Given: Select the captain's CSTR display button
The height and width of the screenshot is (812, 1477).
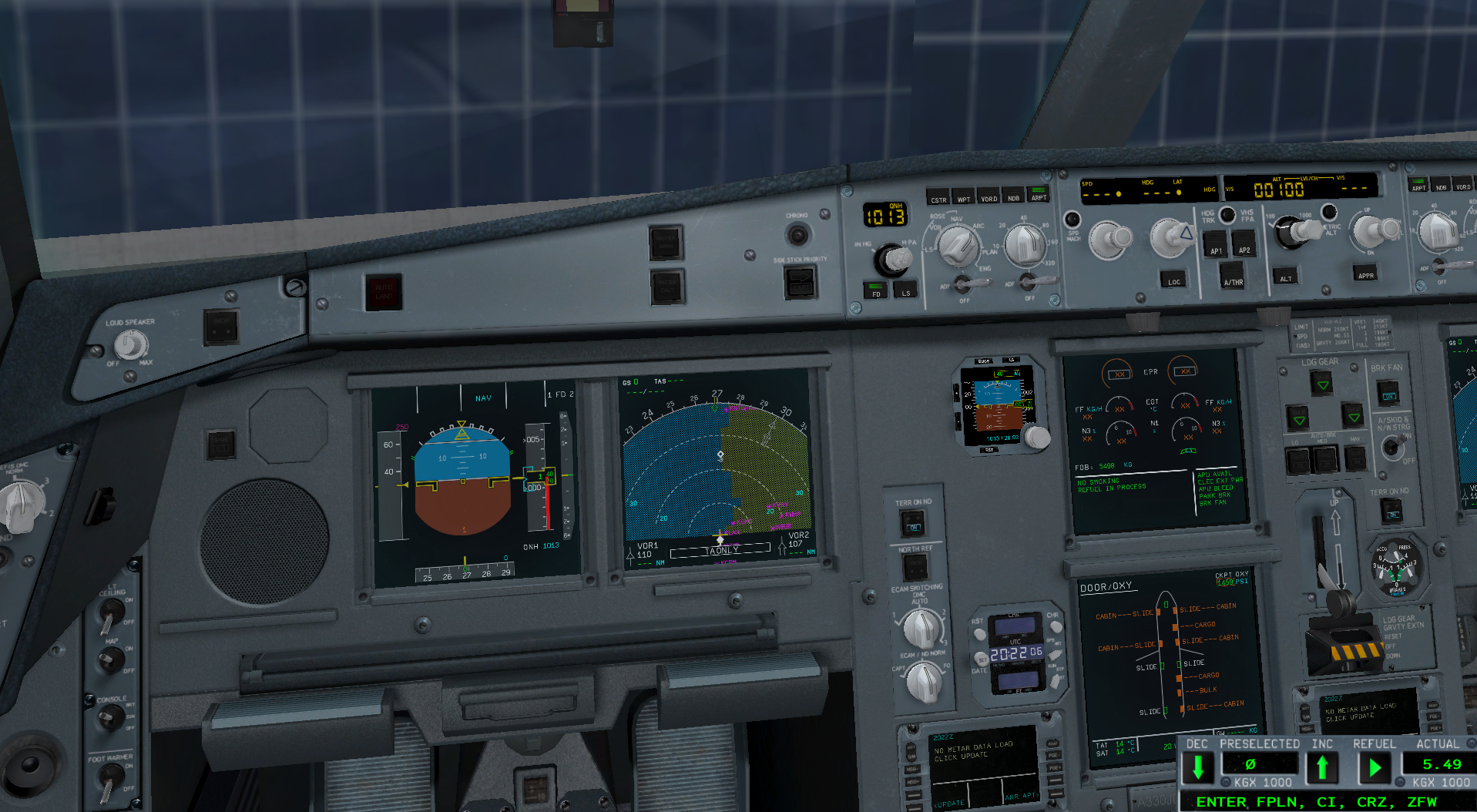Looking at the screenshot, I should coord(938,196).
